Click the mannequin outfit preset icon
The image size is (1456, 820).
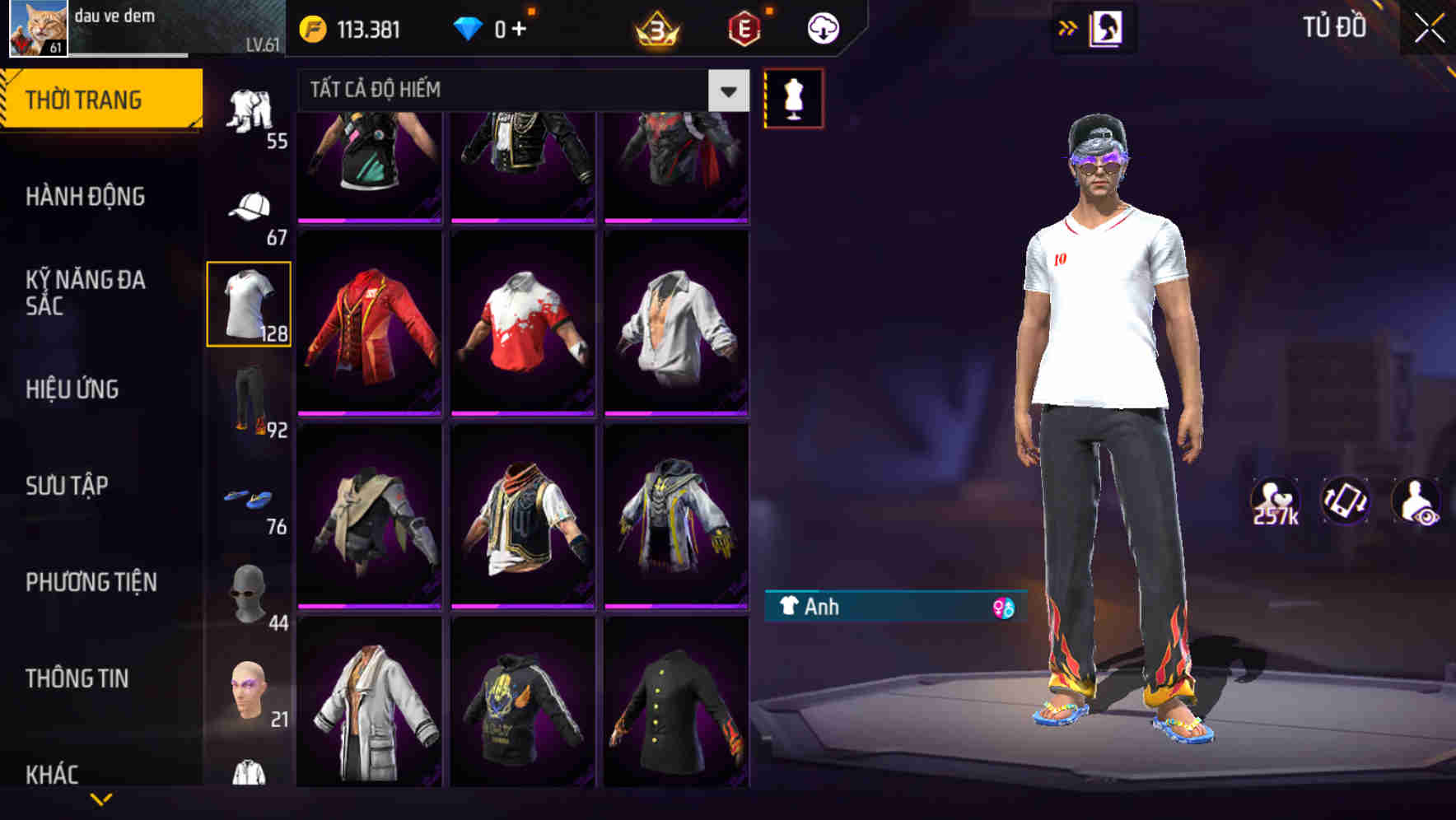tap(793, 97)
